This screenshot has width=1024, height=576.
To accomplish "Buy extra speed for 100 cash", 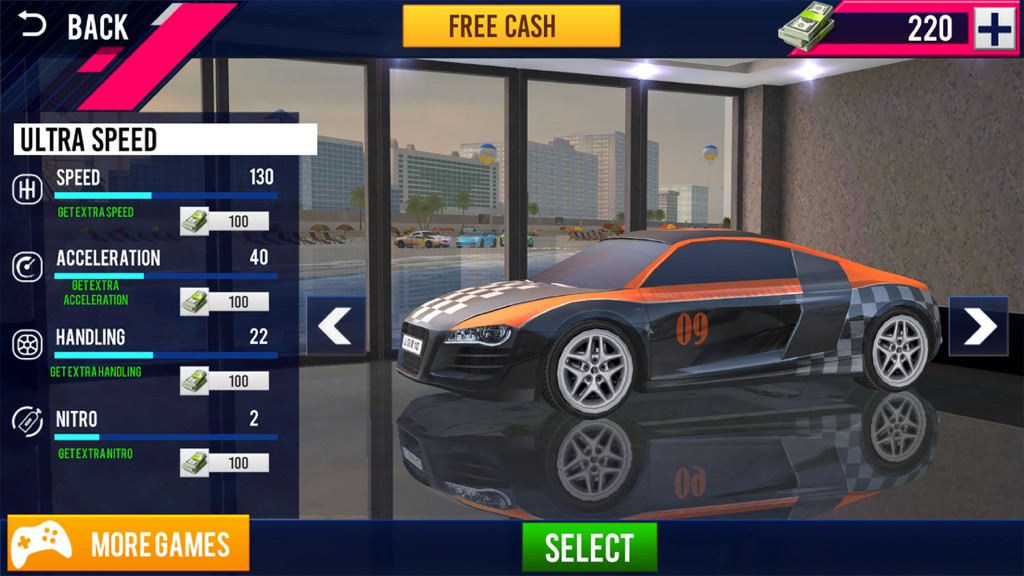I will (225, 221).
